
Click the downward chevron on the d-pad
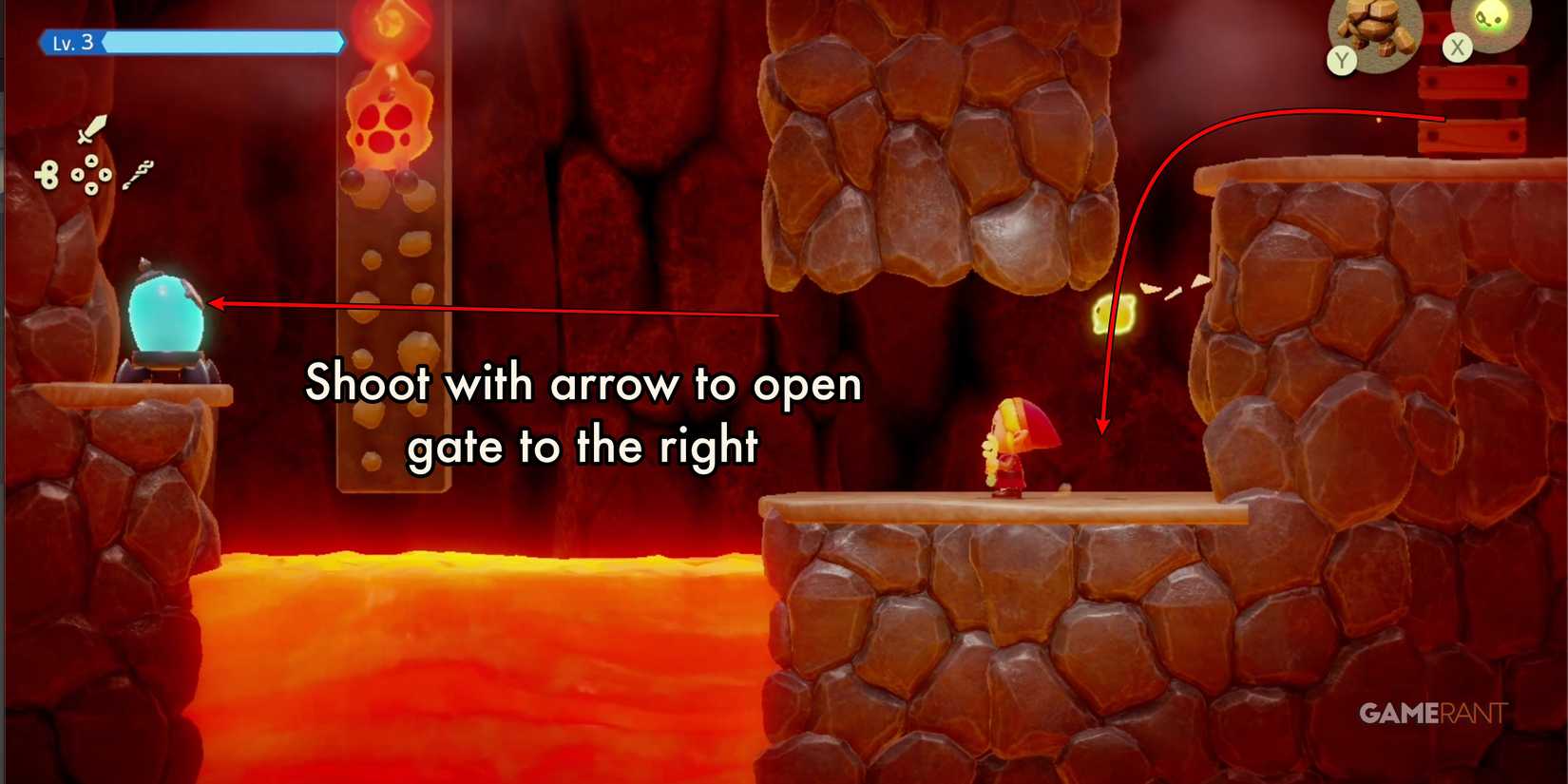pyautogui.click(x=92, y=188)
